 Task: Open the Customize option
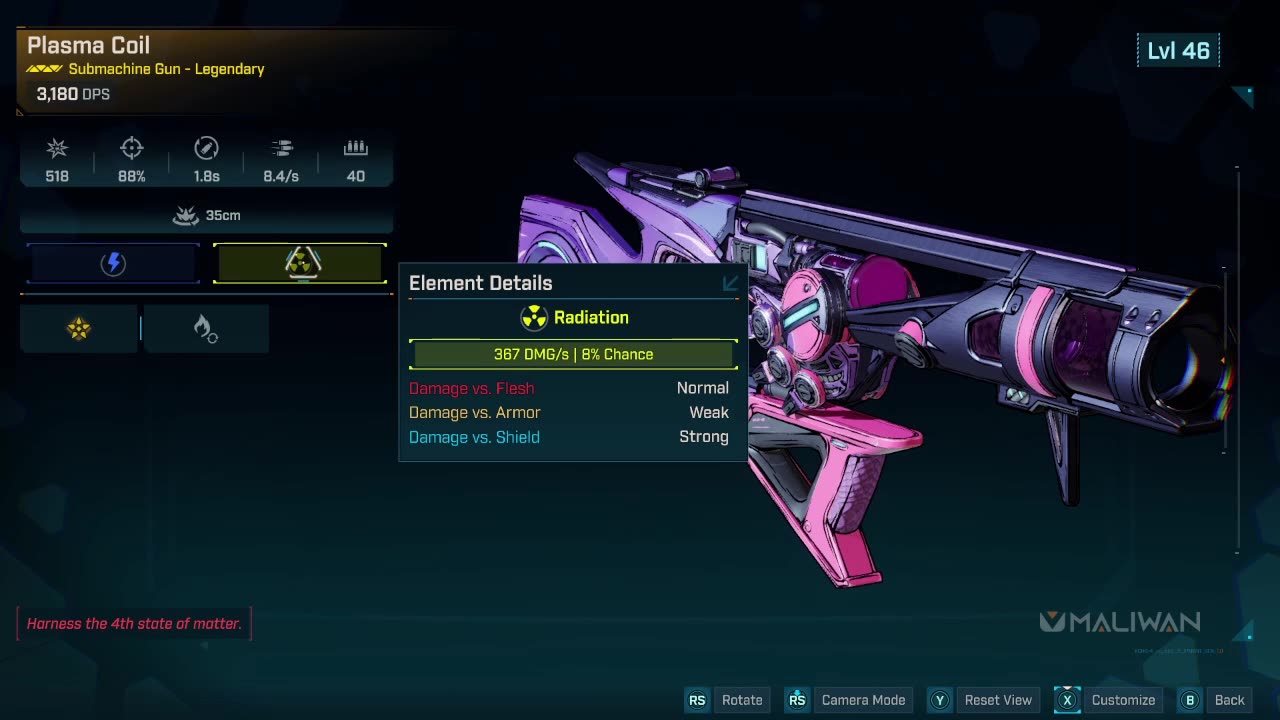pyautogui.click(x=1122, y=700)
